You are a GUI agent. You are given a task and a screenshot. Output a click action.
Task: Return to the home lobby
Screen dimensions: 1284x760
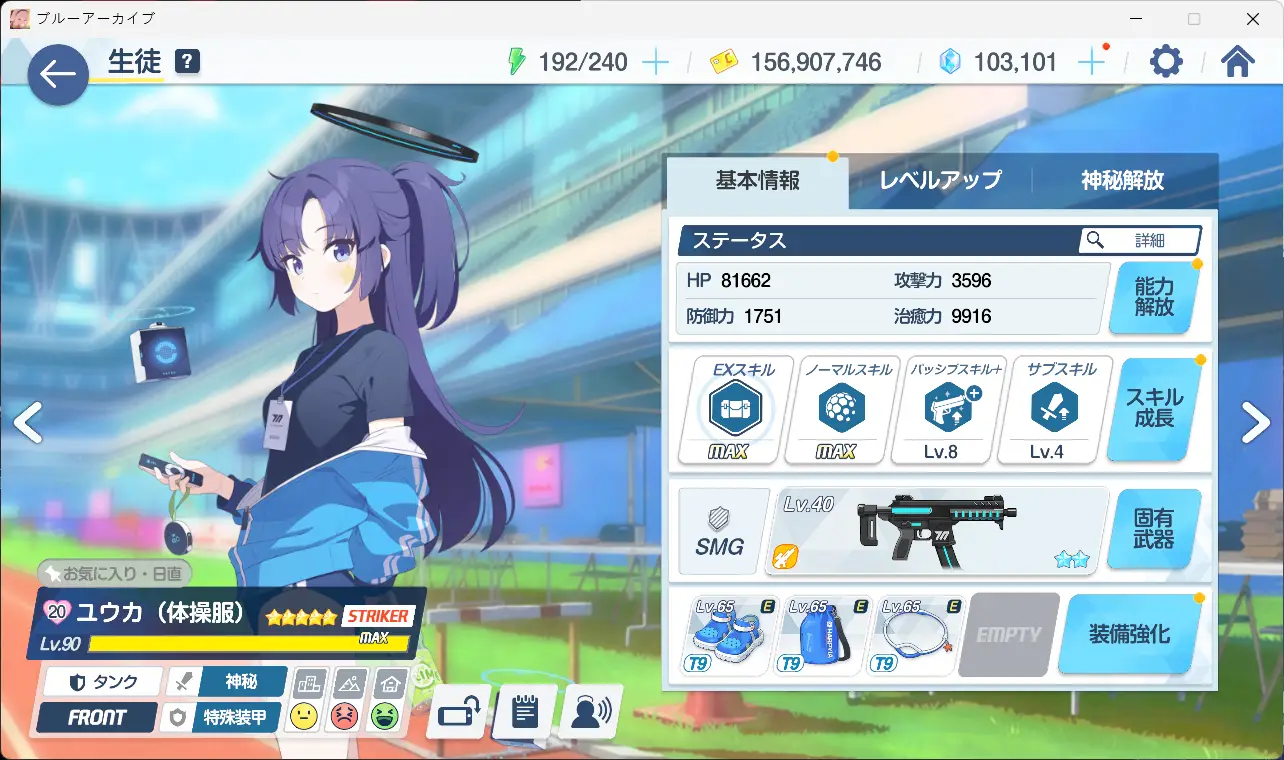click(x=1238, y=62)
